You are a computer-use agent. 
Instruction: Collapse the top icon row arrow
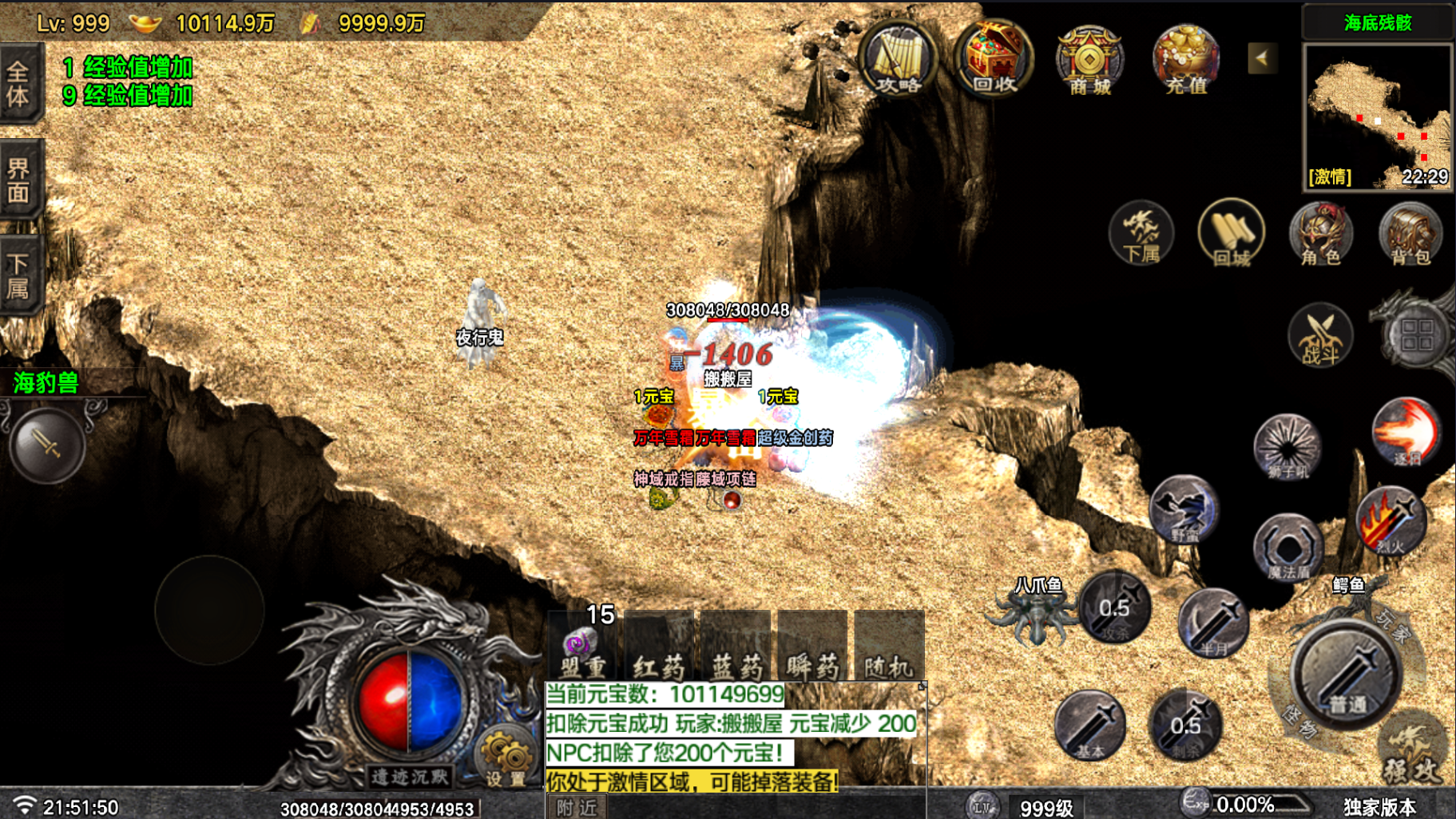tap(1262, 58)
